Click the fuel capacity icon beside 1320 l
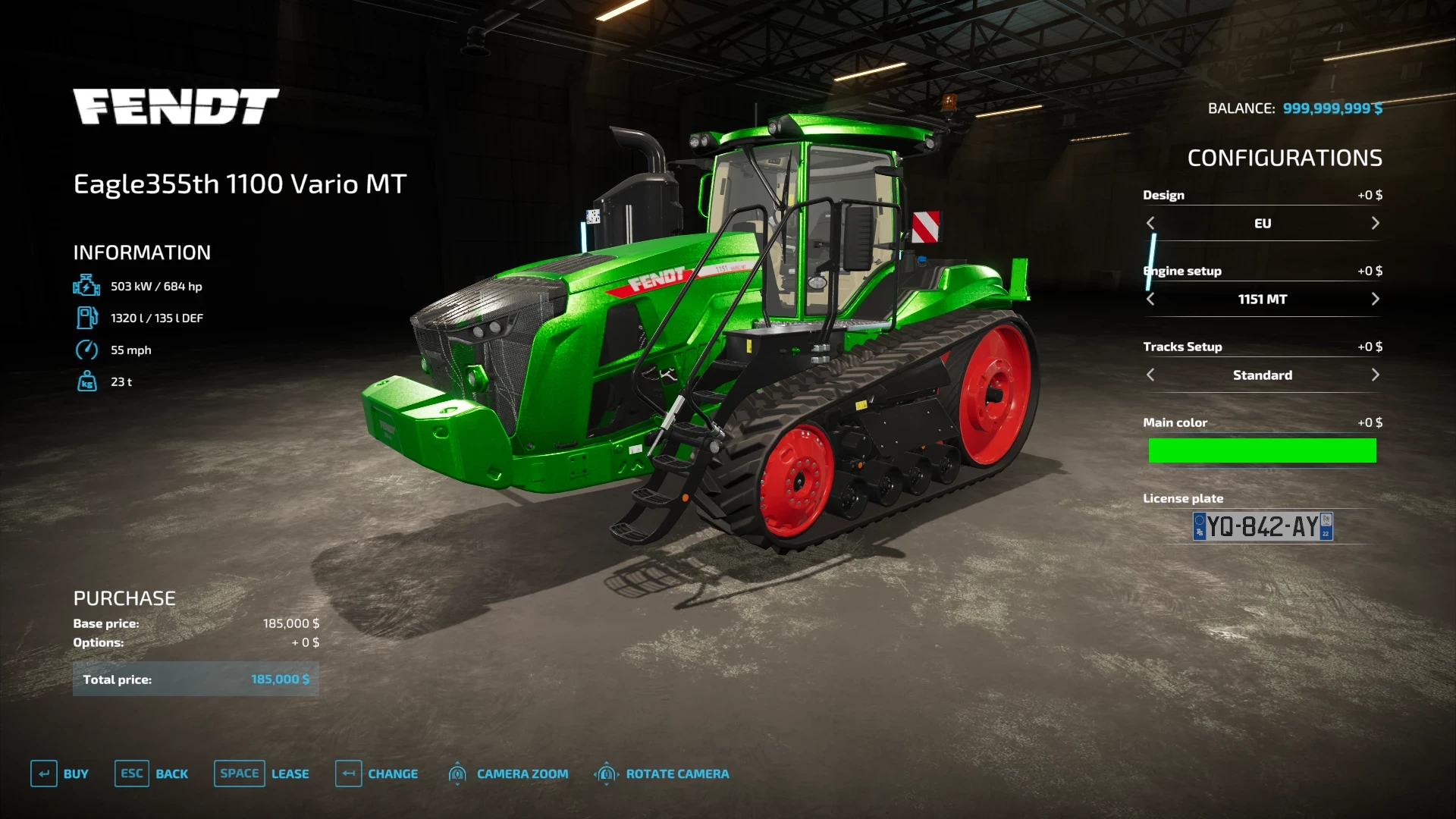Viewport: 1456px width, 819px height. (88, 318)
